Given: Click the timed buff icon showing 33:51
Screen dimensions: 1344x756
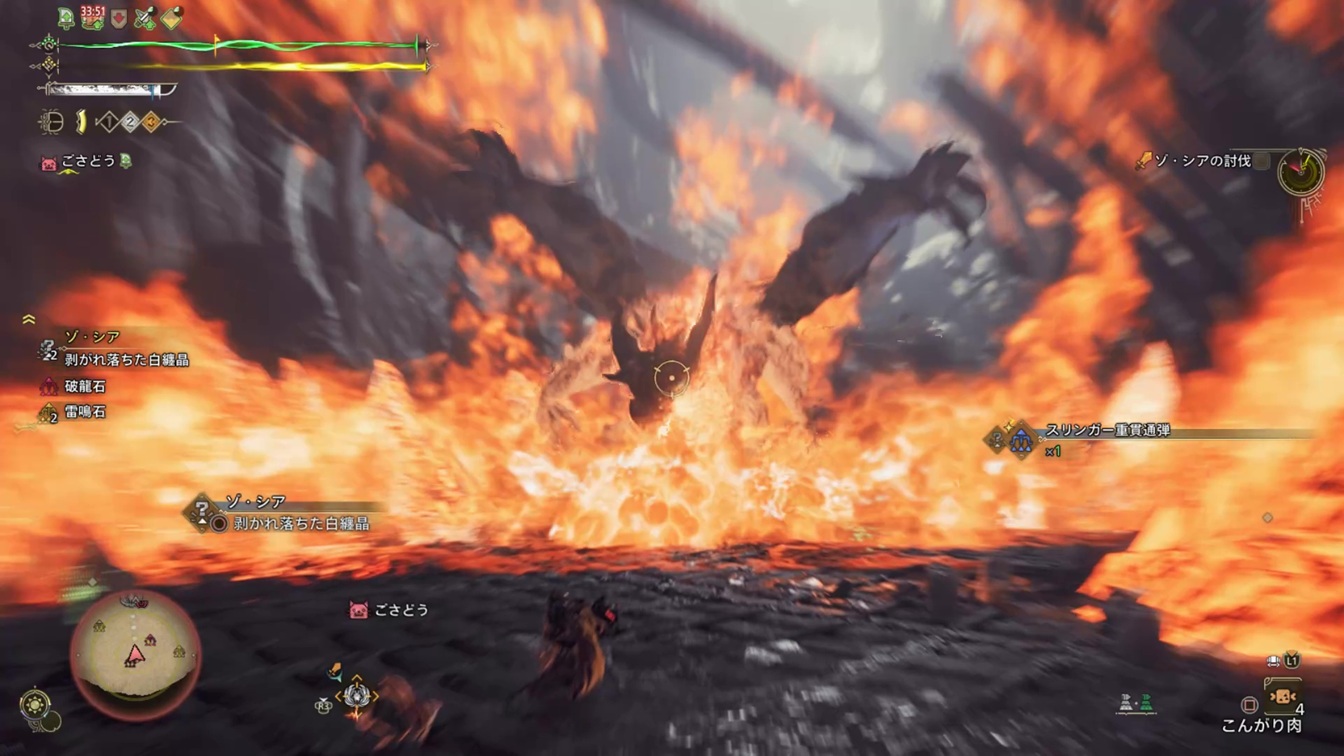Looking at the screenshot, I should pos(93,18).
